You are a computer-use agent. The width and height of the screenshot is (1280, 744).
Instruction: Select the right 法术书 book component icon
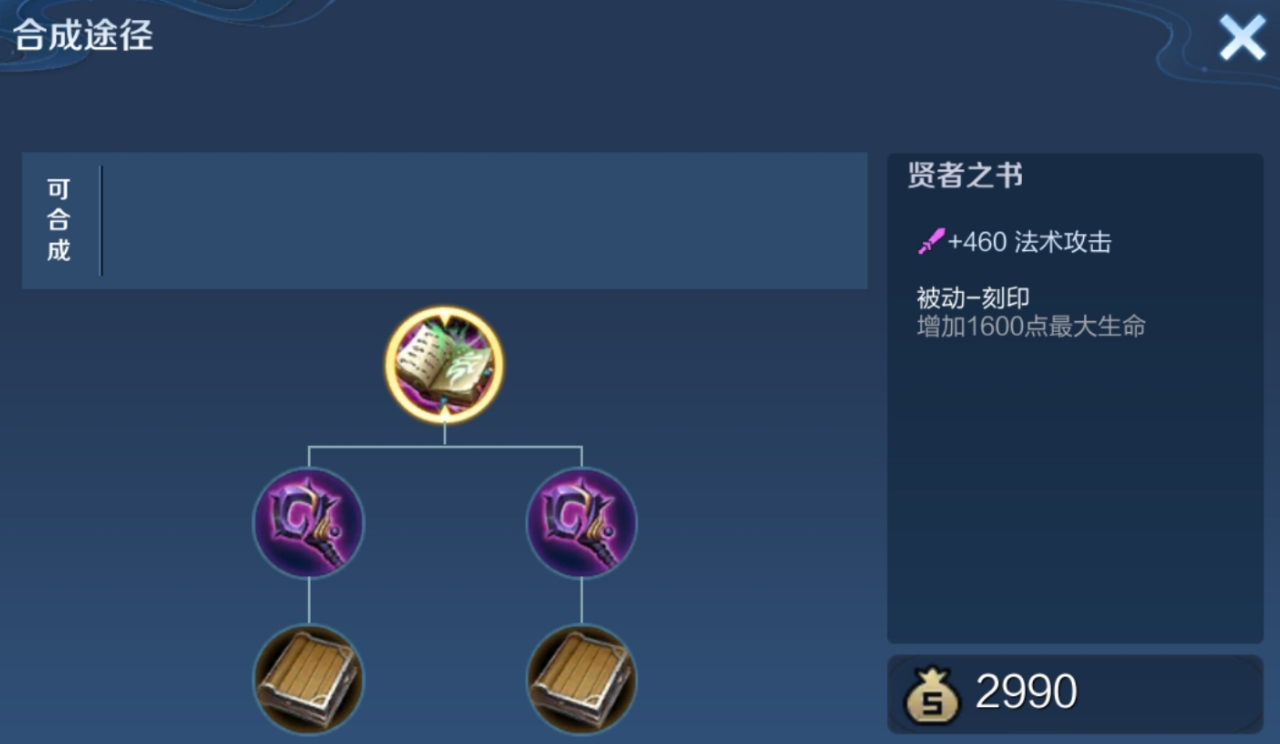coord(580,680)
